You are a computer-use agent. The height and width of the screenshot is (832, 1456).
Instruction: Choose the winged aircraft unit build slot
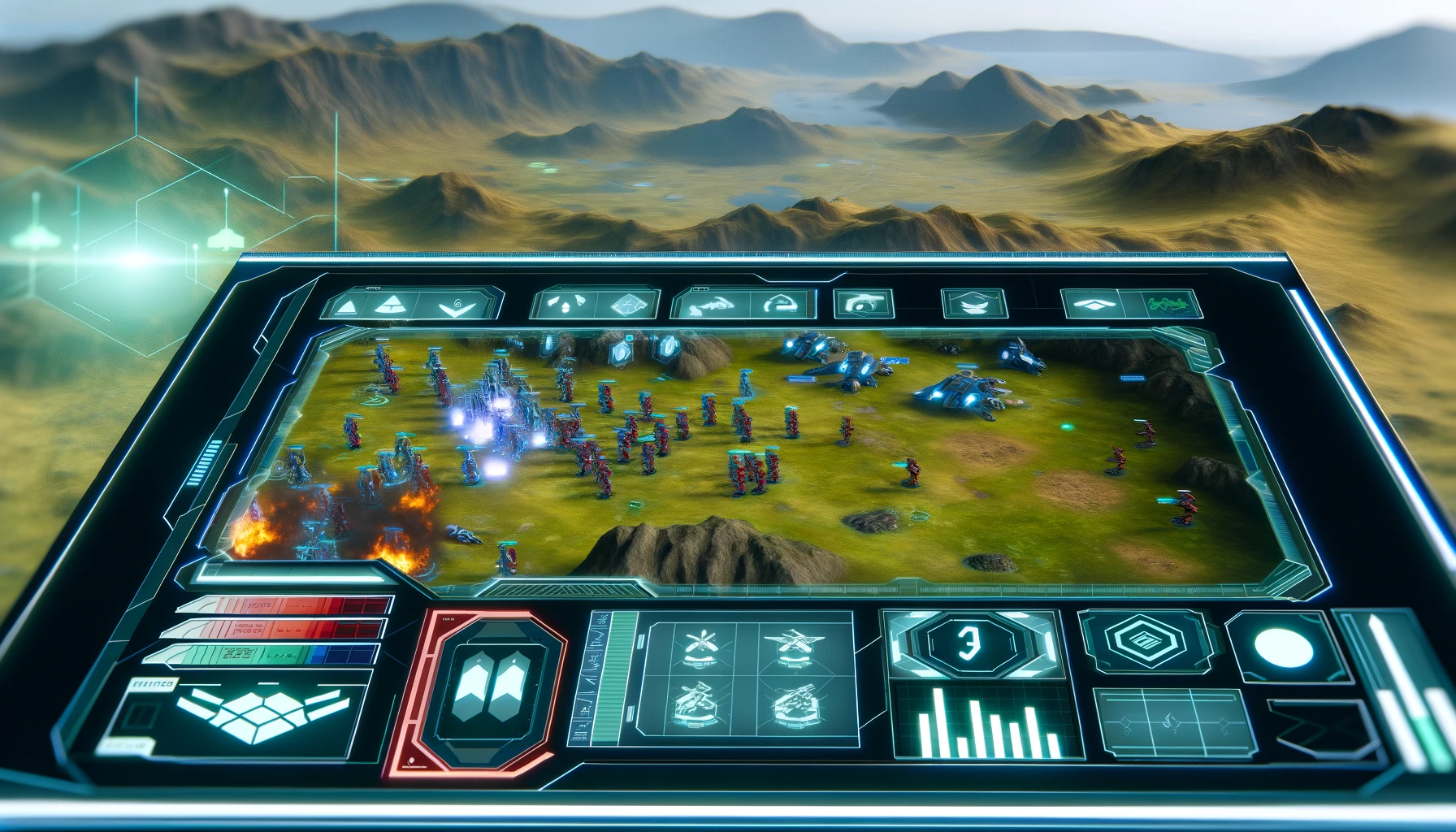coord(795,646)
